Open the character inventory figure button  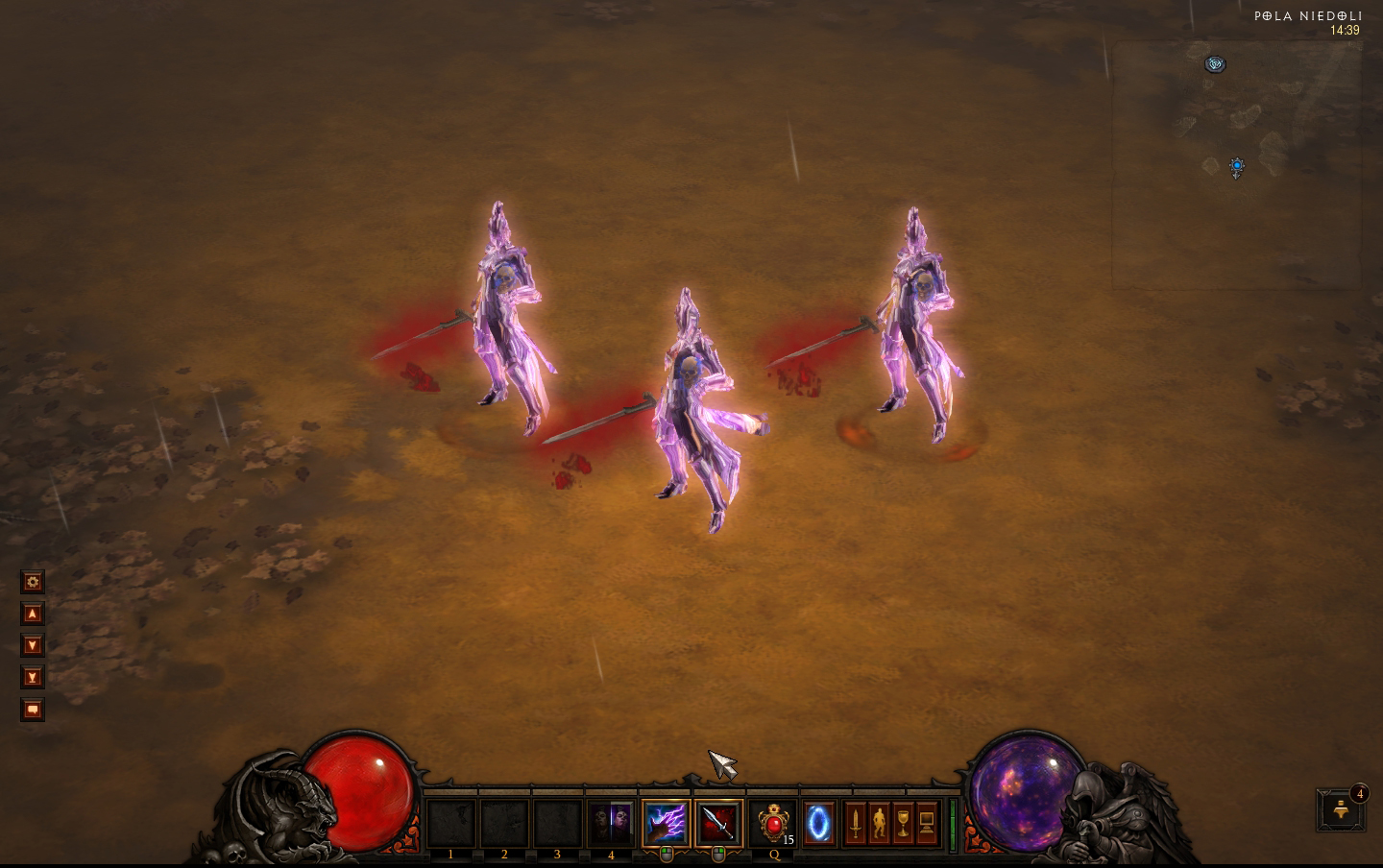pyautogui.click(x=879, y=824)
